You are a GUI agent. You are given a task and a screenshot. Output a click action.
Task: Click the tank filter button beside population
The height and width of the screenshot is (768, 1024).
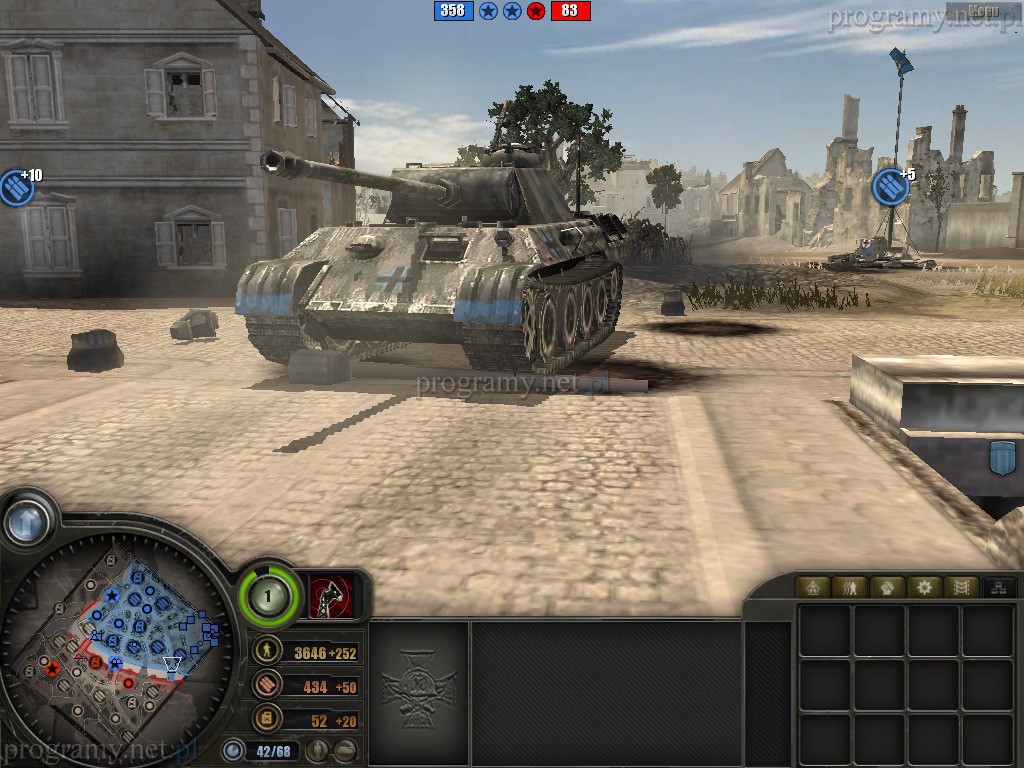(344, 750)
